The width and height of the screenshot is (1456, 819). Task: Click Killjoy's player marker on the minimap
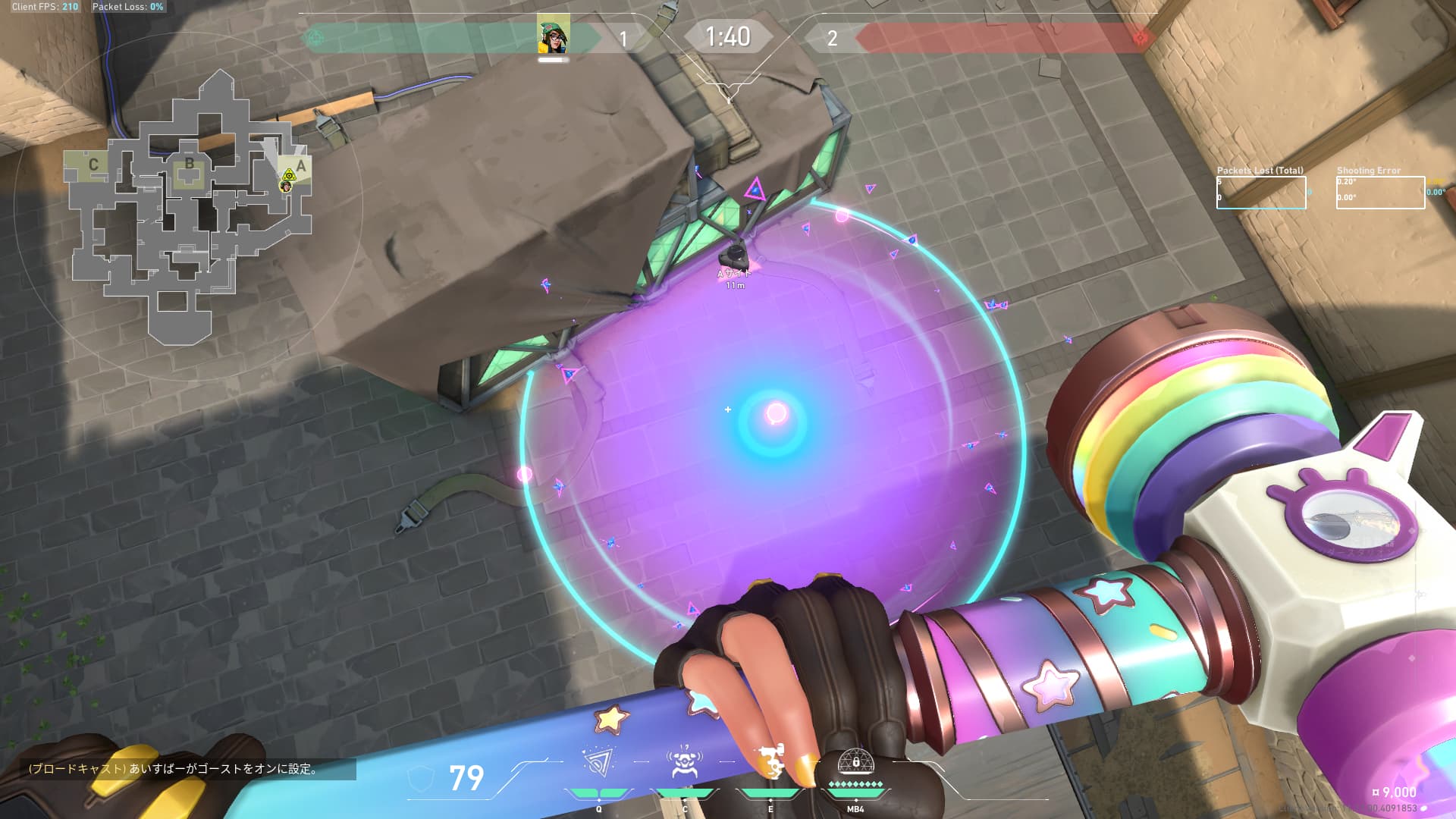(286, 187)
